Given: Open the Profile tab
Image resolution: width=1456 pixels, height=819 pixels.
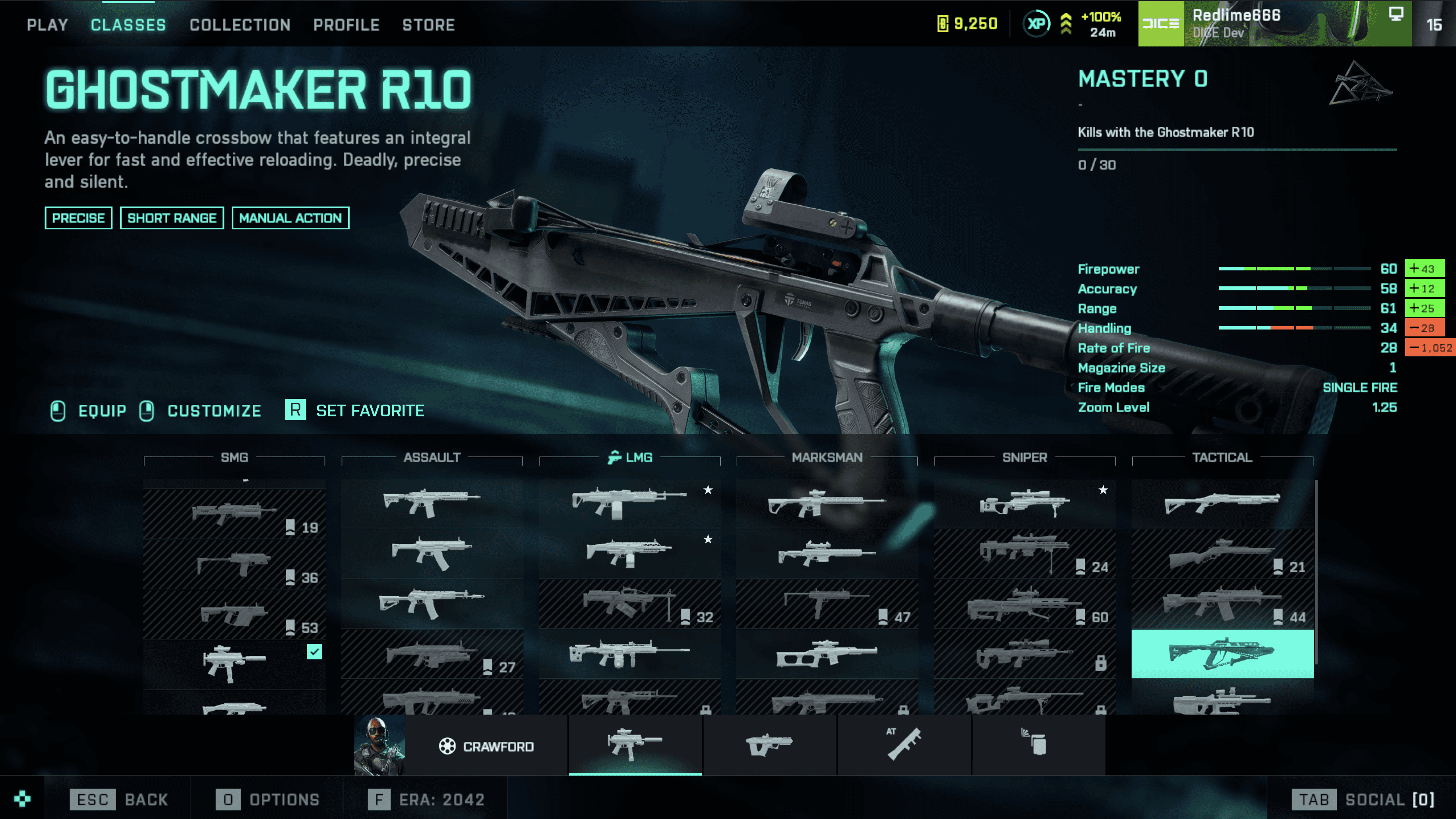Looking at the screenshot, I should tap(346, 25).
